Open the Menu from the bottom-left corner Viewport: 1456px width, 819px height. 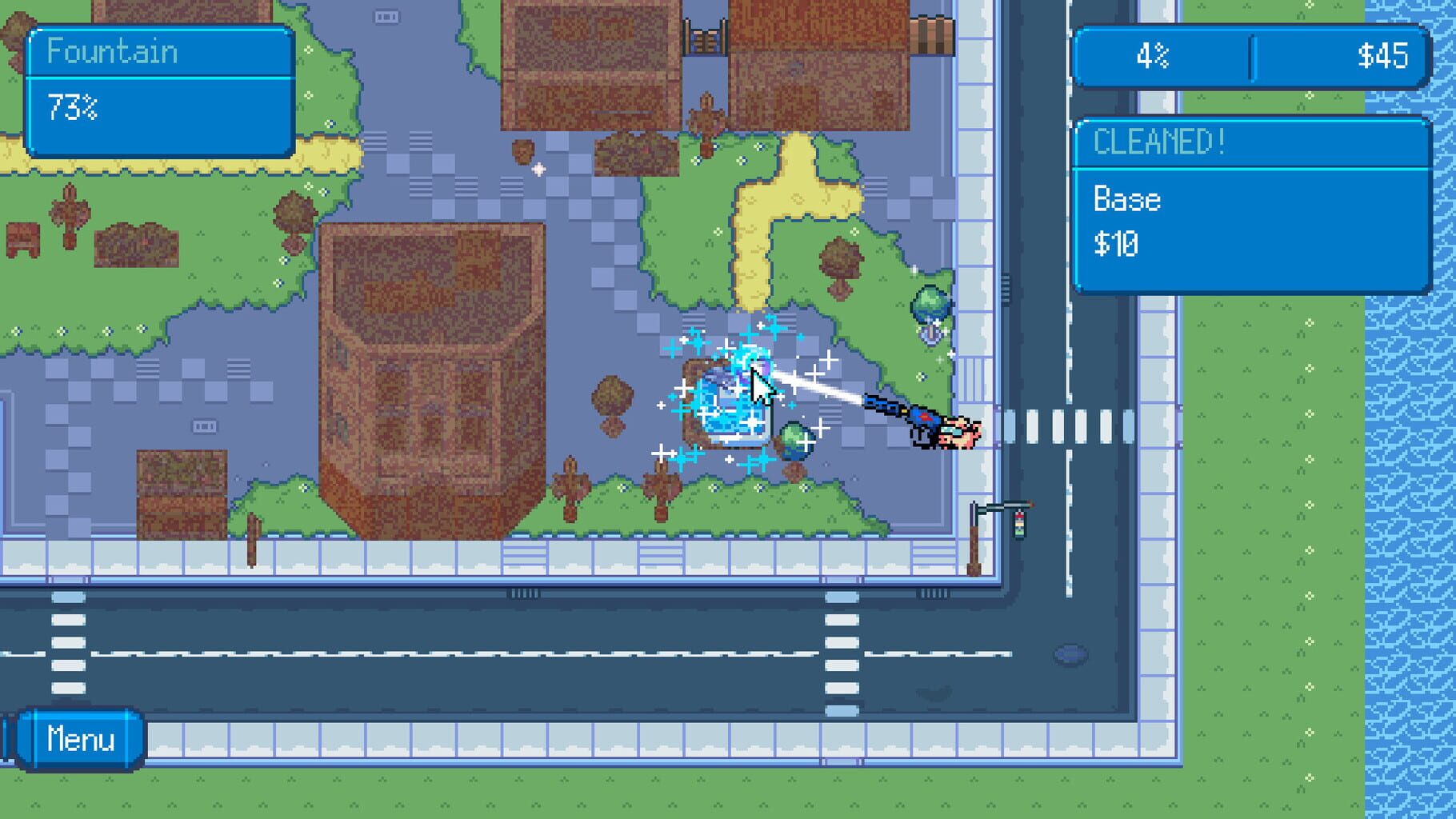pos(80,739)
